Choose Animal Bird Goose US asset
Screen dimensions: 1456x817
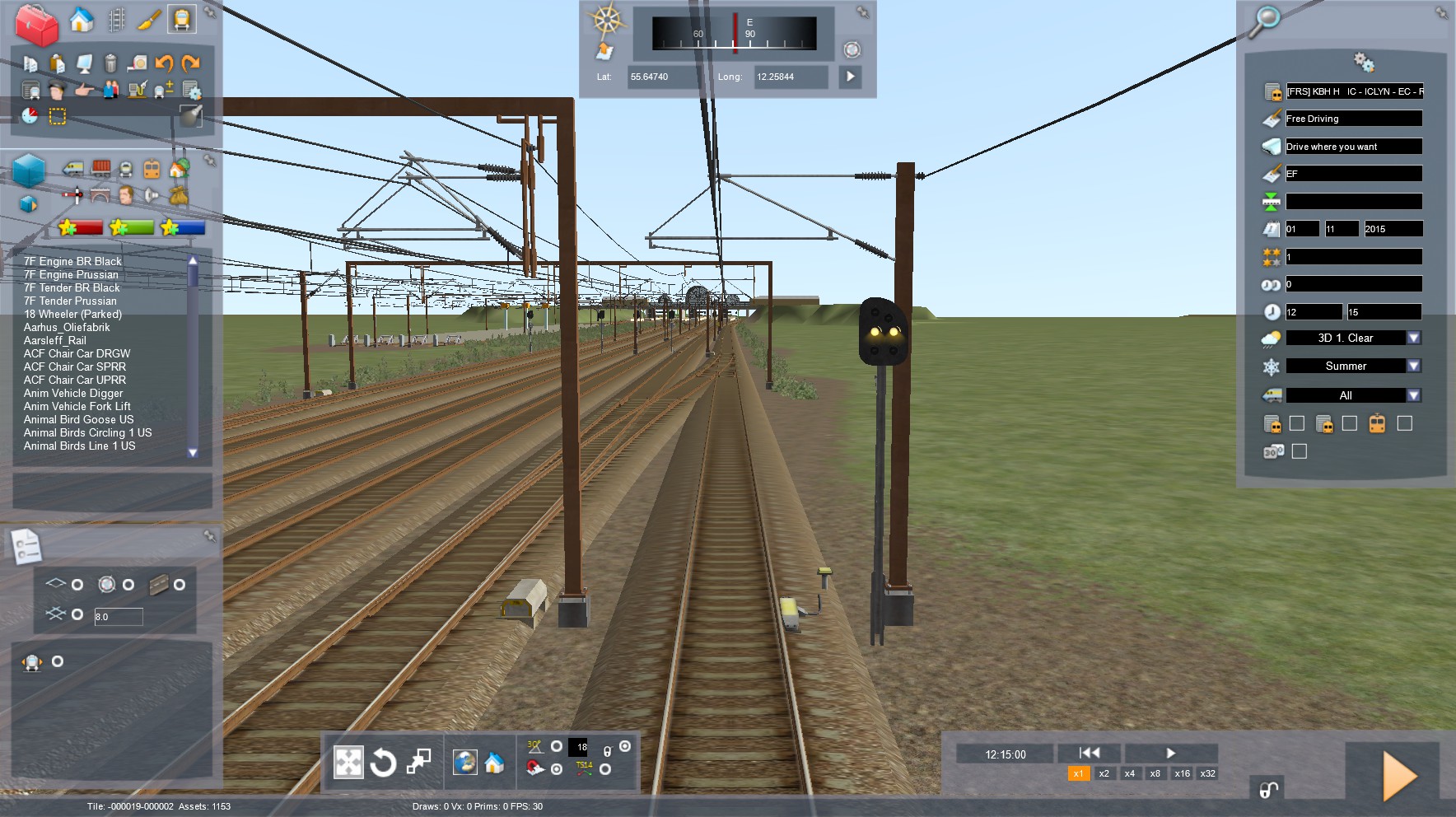pyautogui.click(x=78, y=419)
